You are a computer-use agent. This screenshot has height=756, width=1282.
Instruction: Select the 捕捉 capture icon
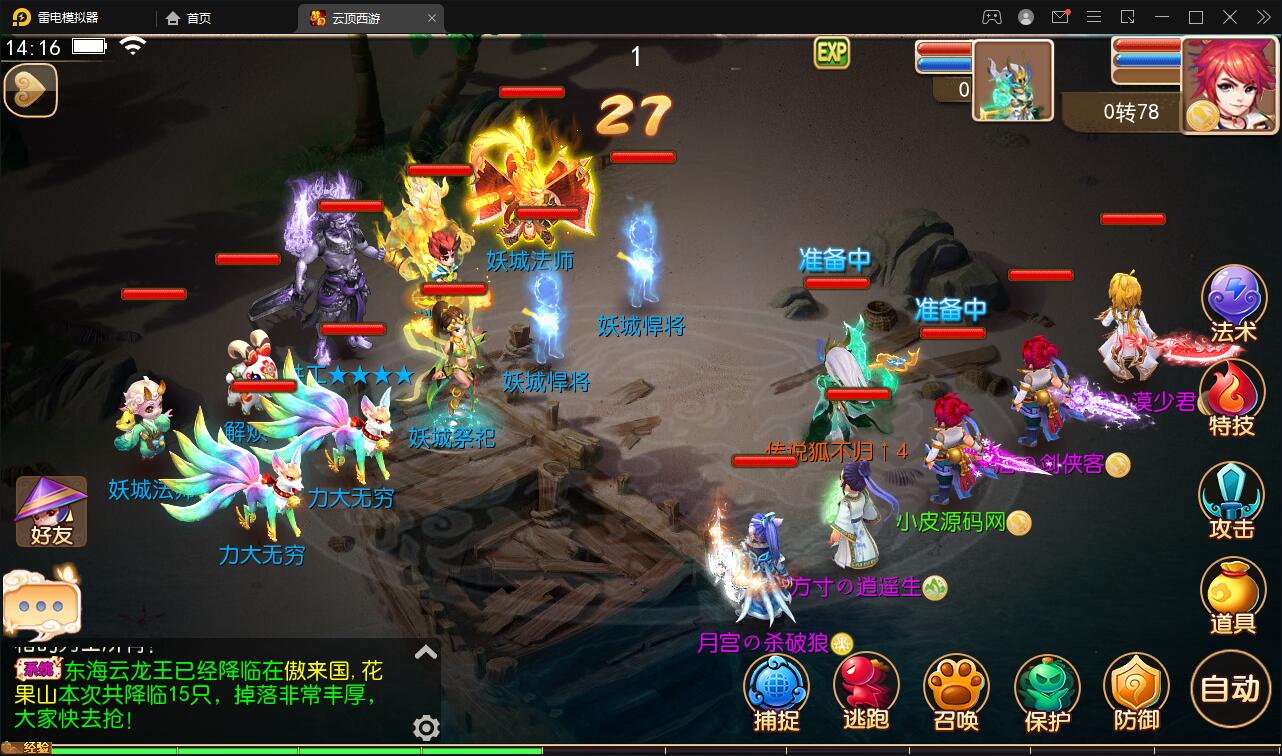(776, 690)
